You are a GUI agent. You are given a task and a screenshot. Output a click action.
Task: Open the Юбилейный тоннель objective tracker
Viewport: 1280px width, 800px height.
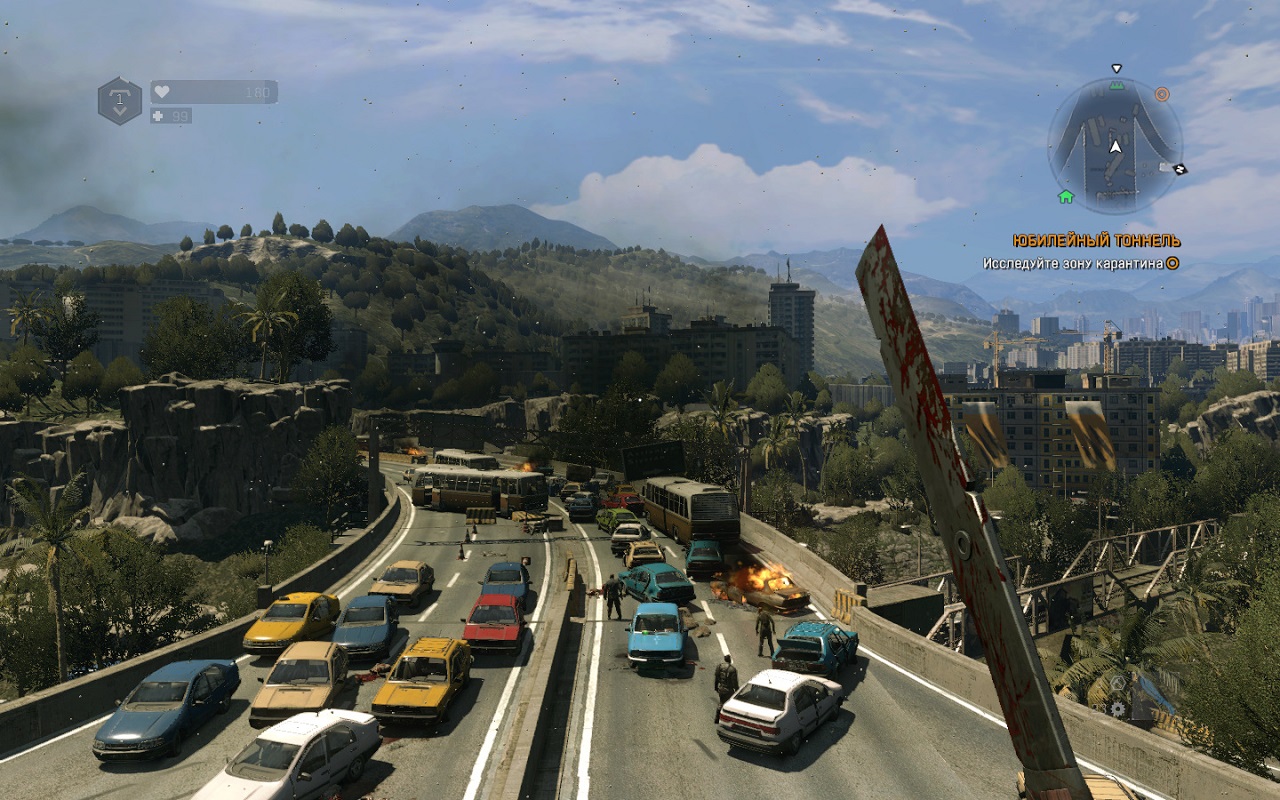(1096, 241)
